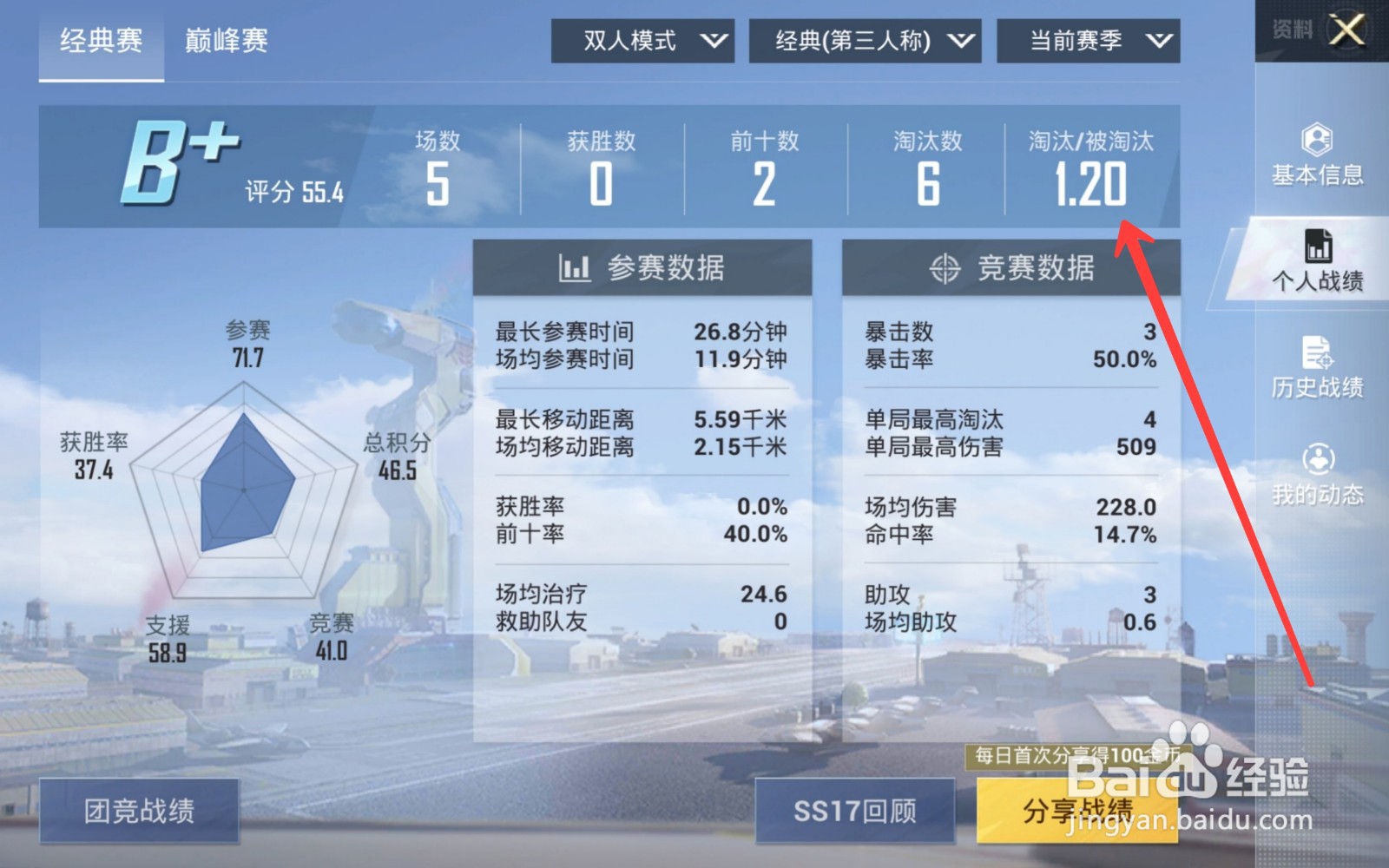Expand the 双人模式 dropdown
The width and height of the screenshot is (1389, 868).
[x=642, y=40]
